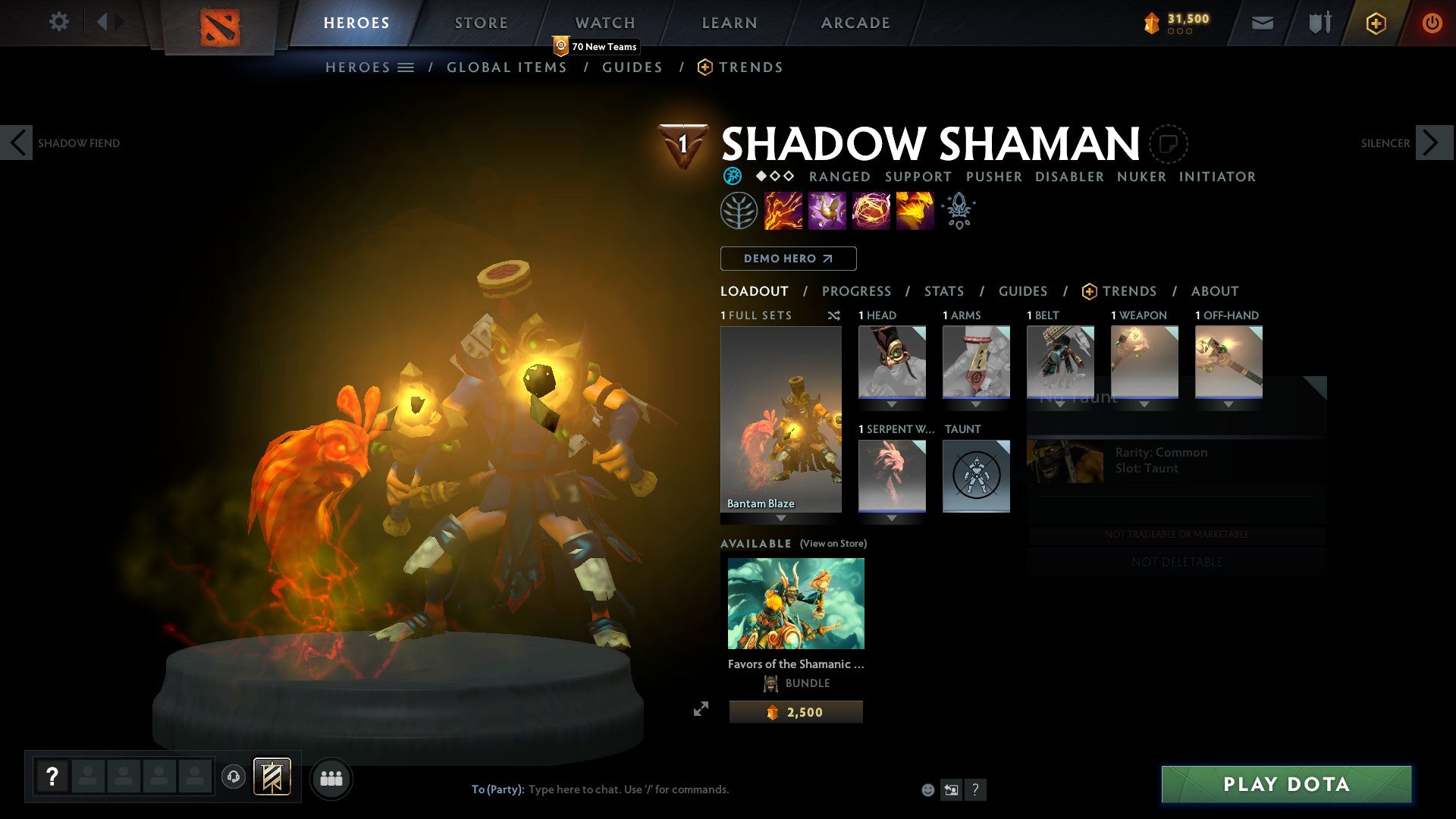This screenshot has height=819, width=1456.
Task: Click the Dota Plus hexagon icon
Action: coord(1376,23)
